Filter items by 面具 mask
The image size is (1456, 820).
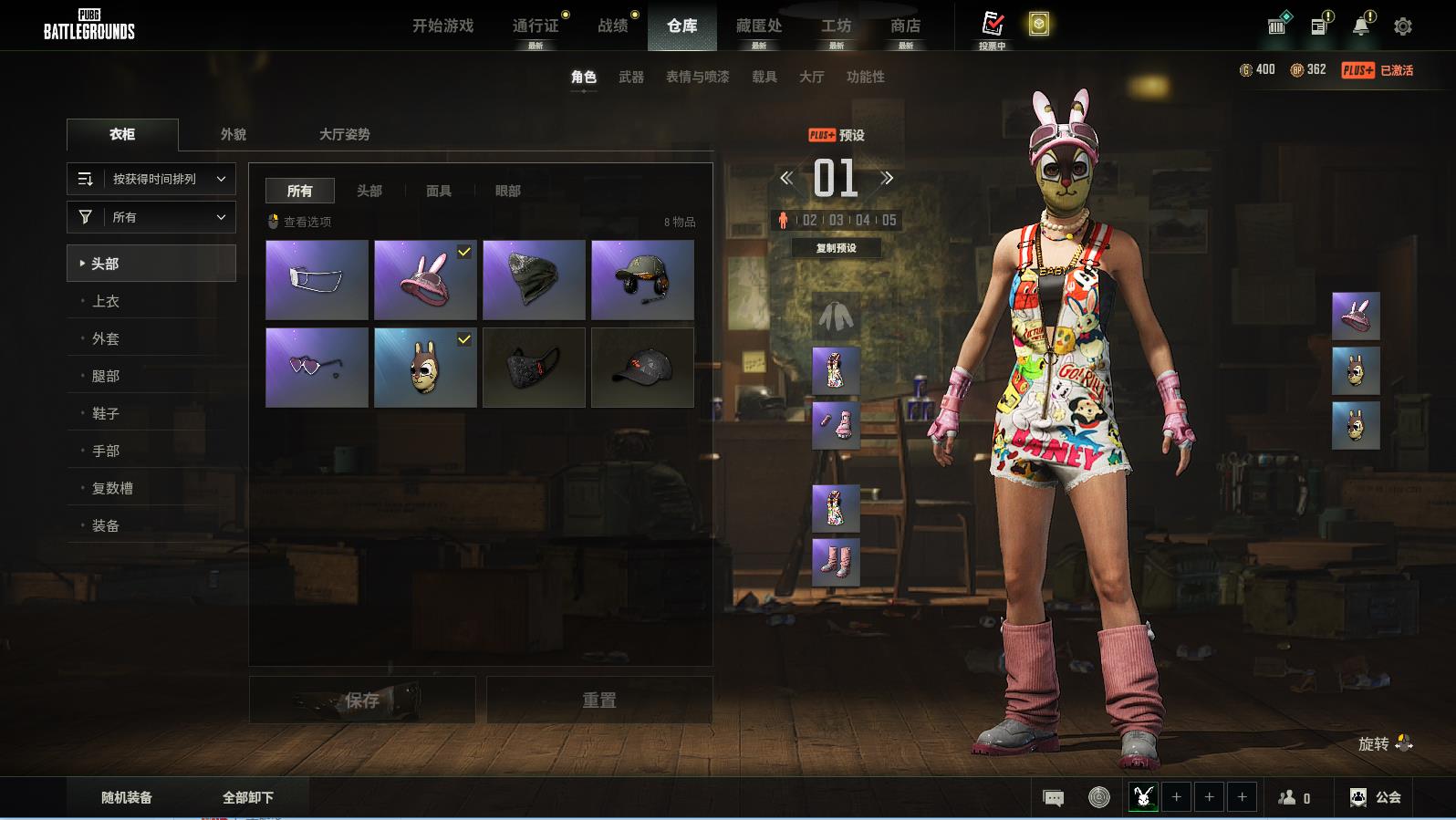click(439, 191)
